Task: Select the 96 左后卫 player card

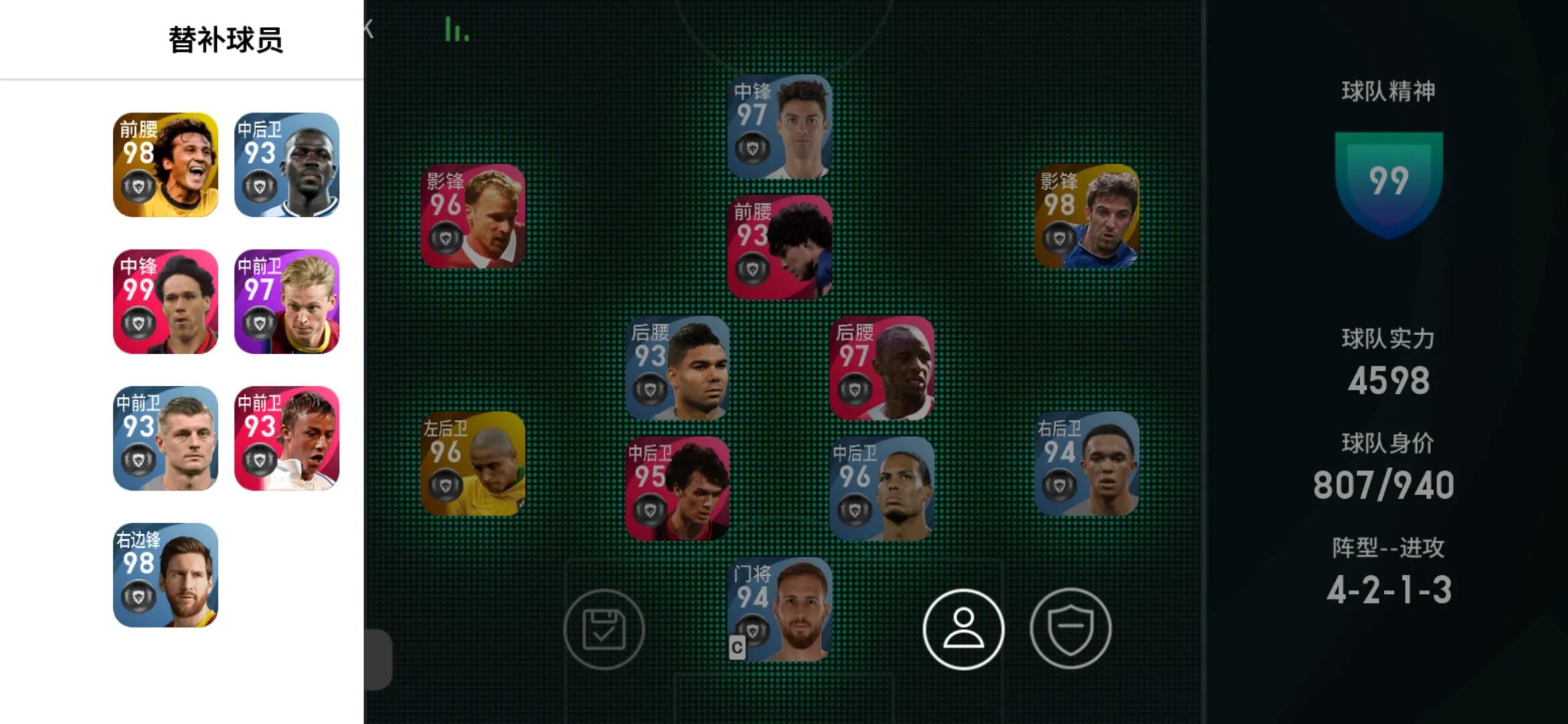Action: click(473, 464)
